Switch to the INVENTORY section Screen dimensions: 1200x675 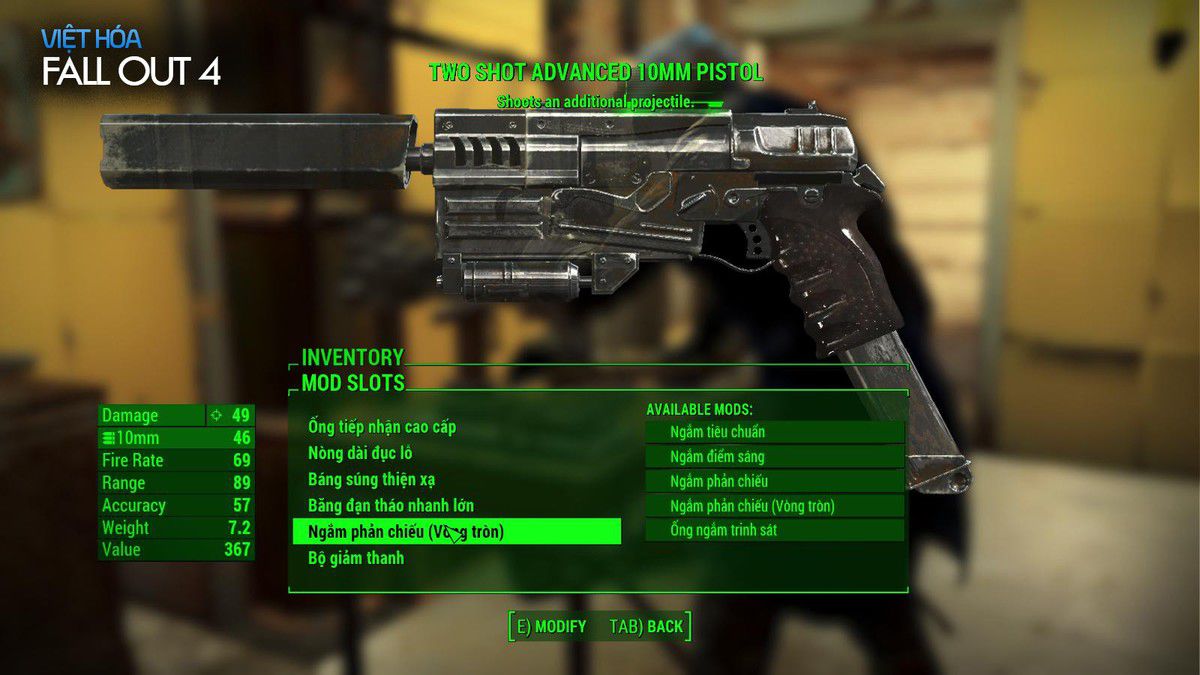353,357
